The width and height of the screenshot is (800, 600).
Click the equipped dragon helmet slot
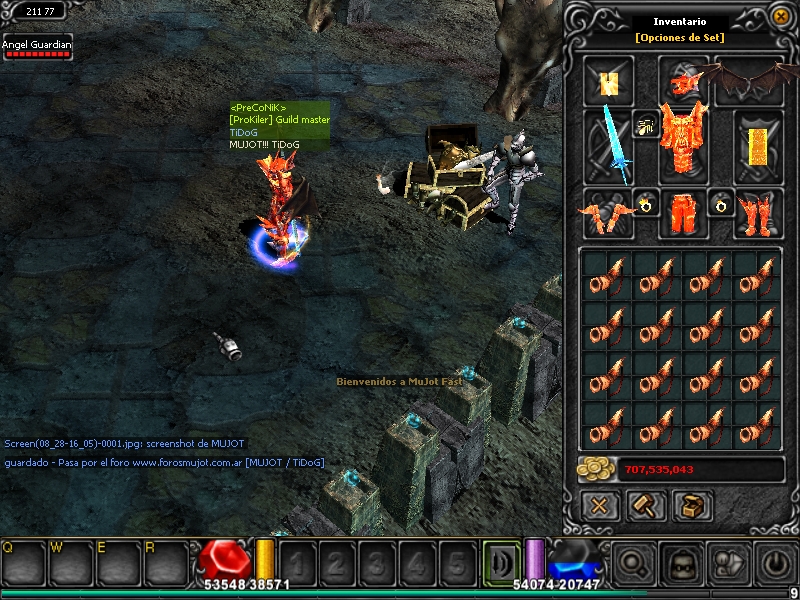click(683, 78)
